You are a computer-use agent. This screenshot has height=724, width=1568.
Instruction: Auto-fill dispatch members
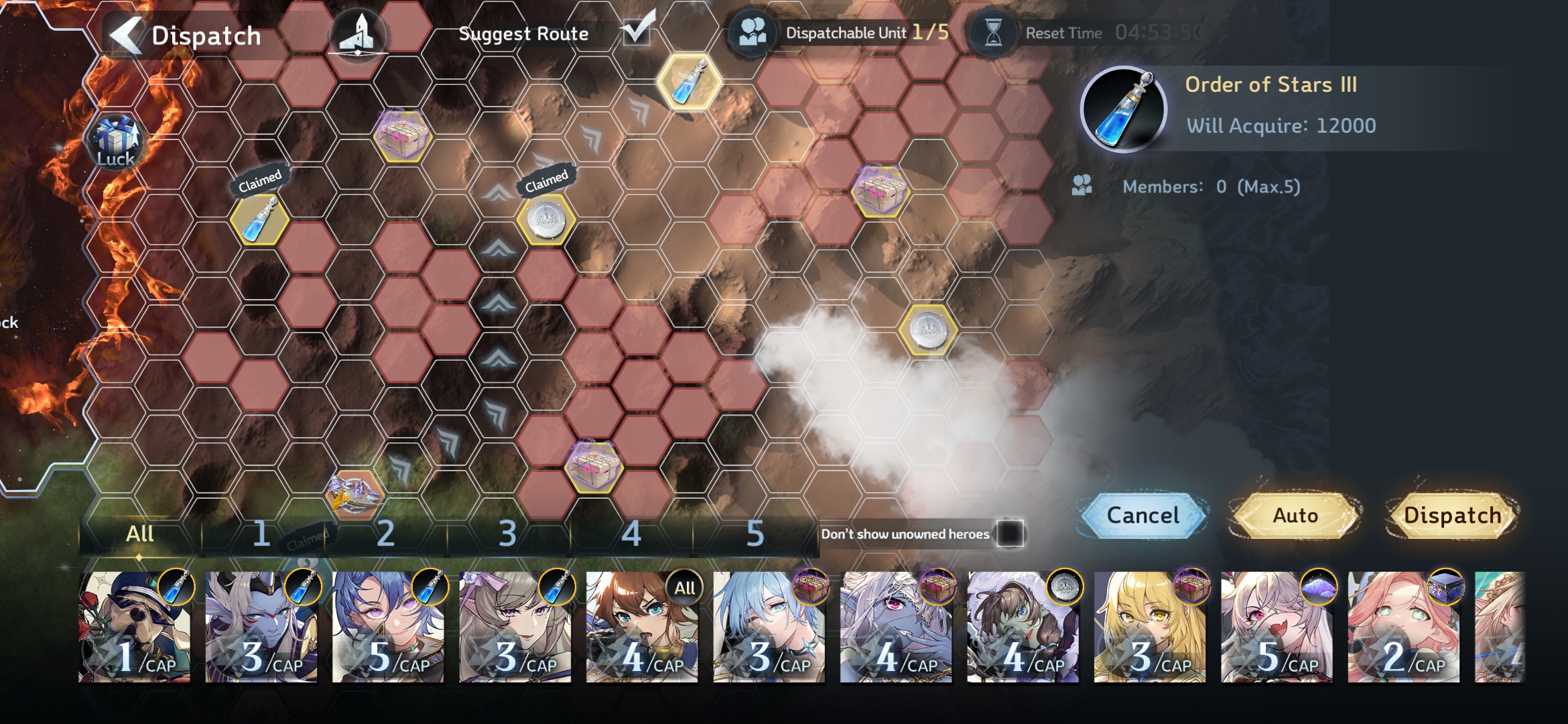[1295, 516]
